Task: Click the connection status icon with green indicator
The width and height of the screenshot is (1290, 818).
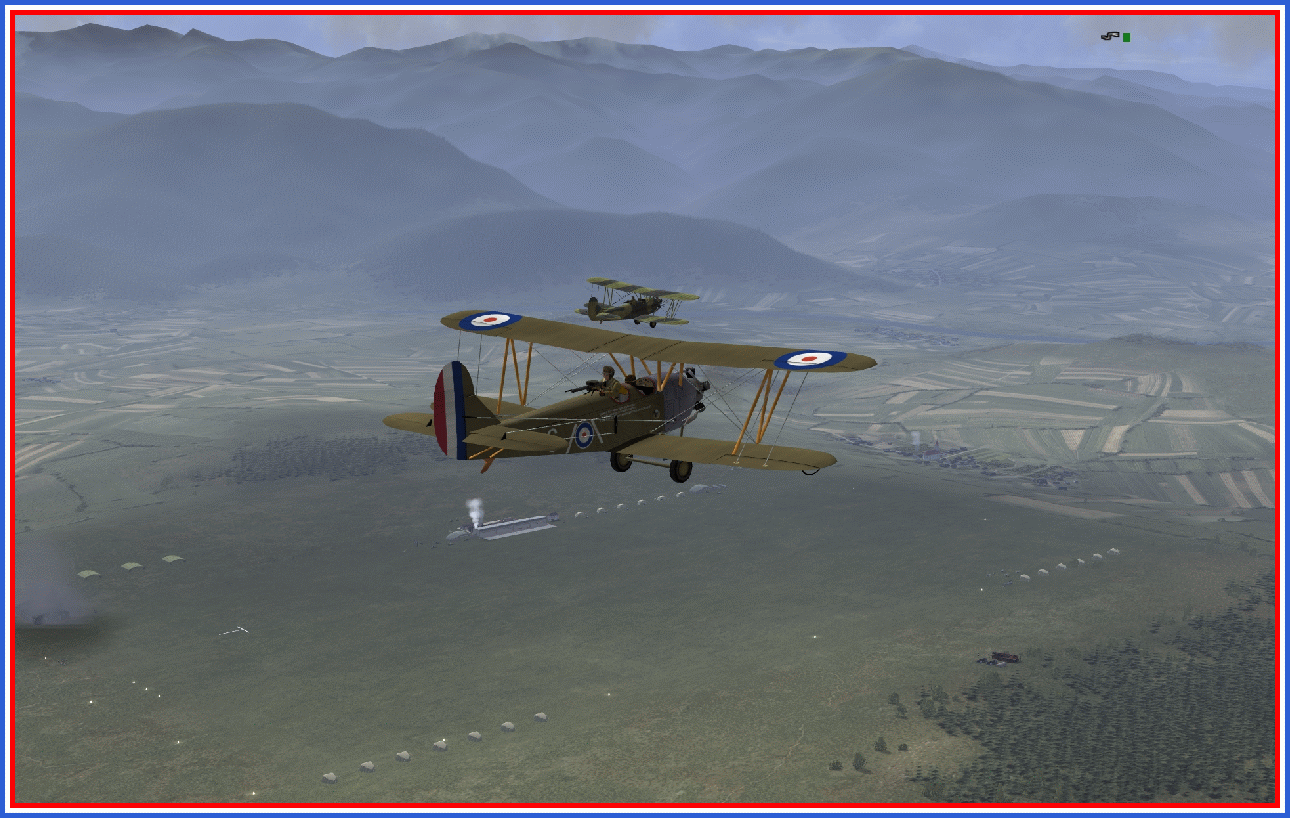Action: pyautogui.click(x=1115, y=37)
